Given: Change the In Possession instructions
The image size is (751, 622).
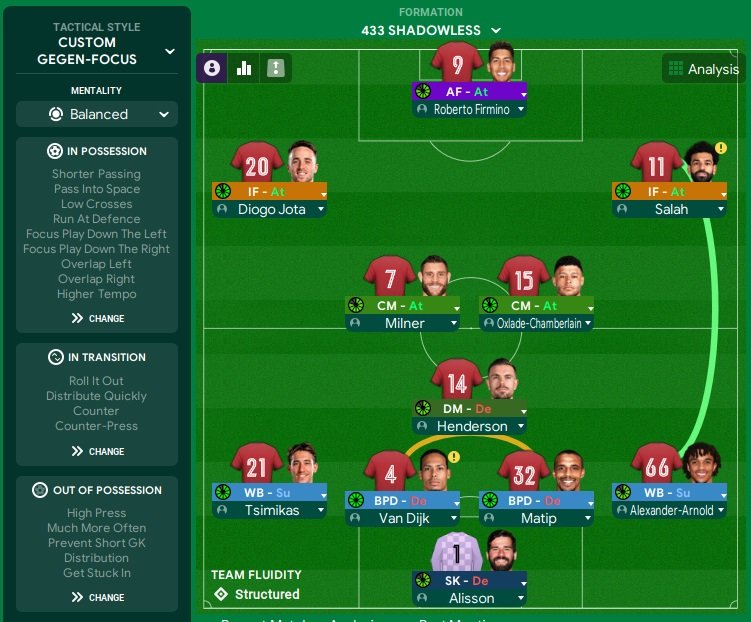Looking at the screenshot, I should click(x=98, y=318).
